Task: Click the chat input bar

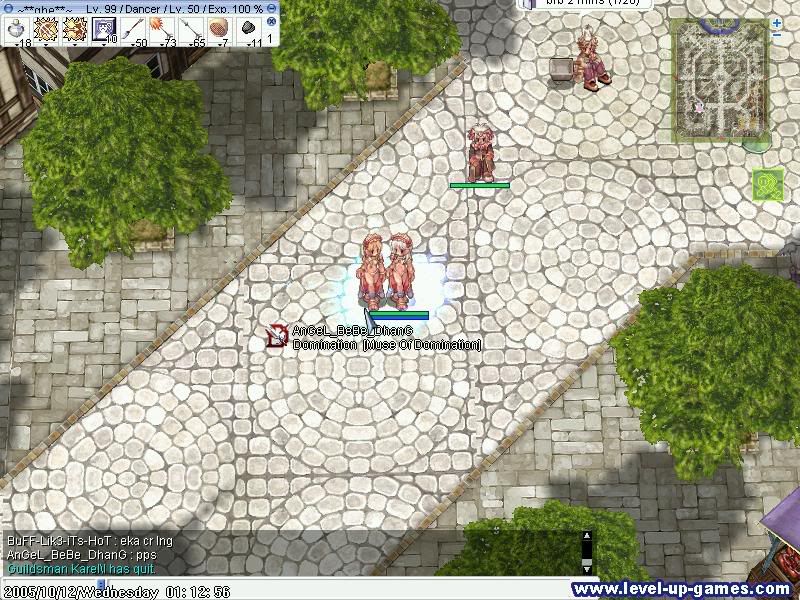Action: click(x=300, y=578)
